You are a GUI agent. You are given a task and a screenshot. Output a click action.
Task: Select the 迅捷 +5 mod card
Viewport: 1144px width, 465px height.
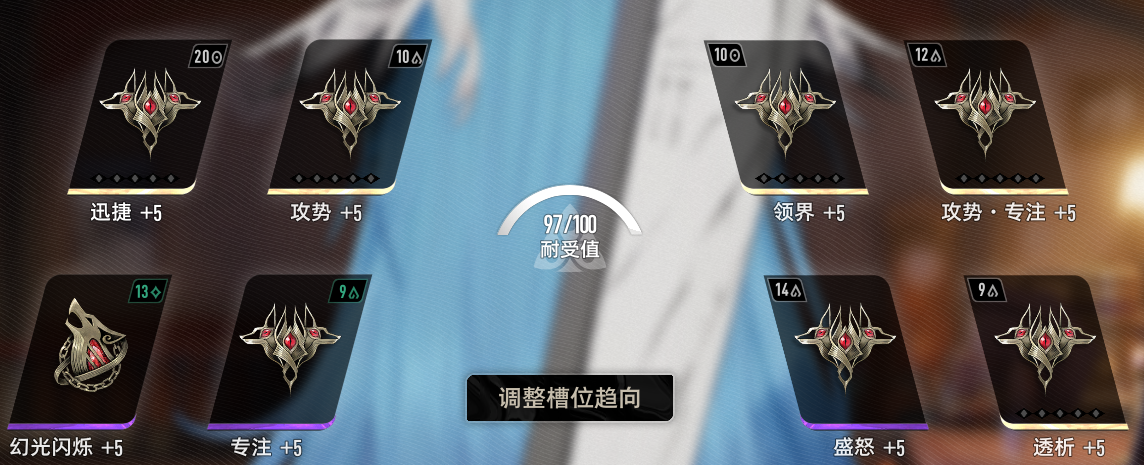(150, 115)
